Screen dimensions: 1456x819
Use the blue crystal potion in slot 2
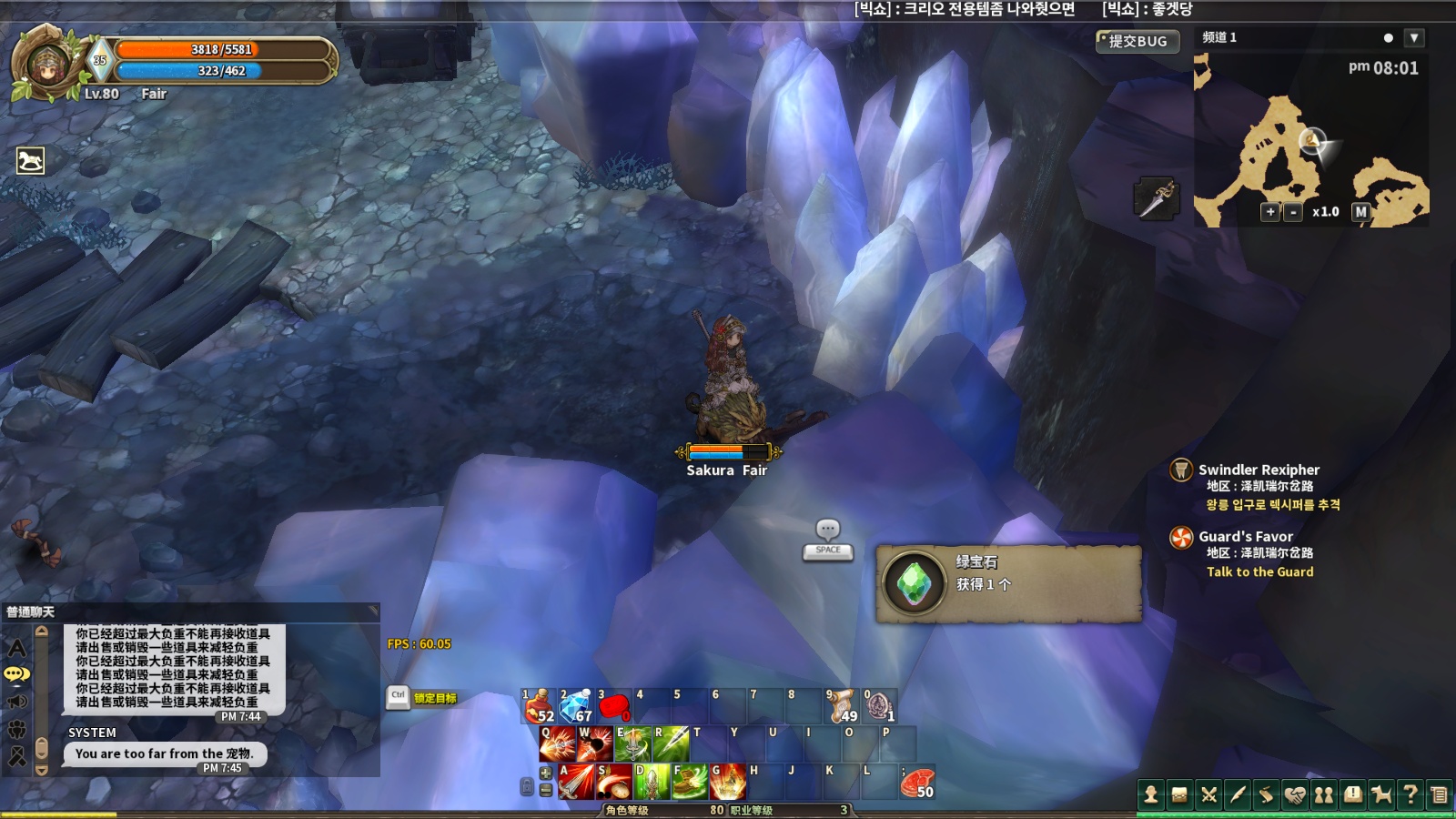pos(577,706)
